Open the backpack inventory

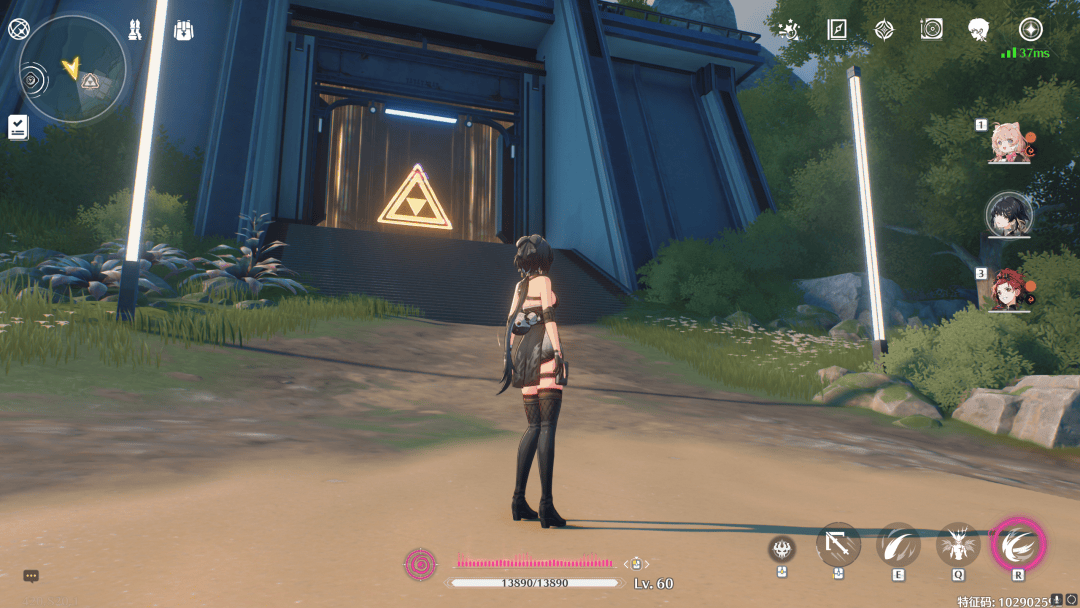[x=183, y=30]
